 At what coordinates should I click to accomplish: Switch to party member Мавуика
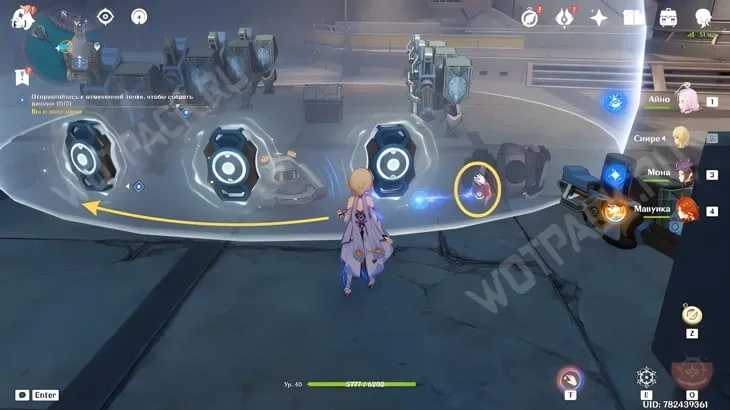[x=686, y=210]
